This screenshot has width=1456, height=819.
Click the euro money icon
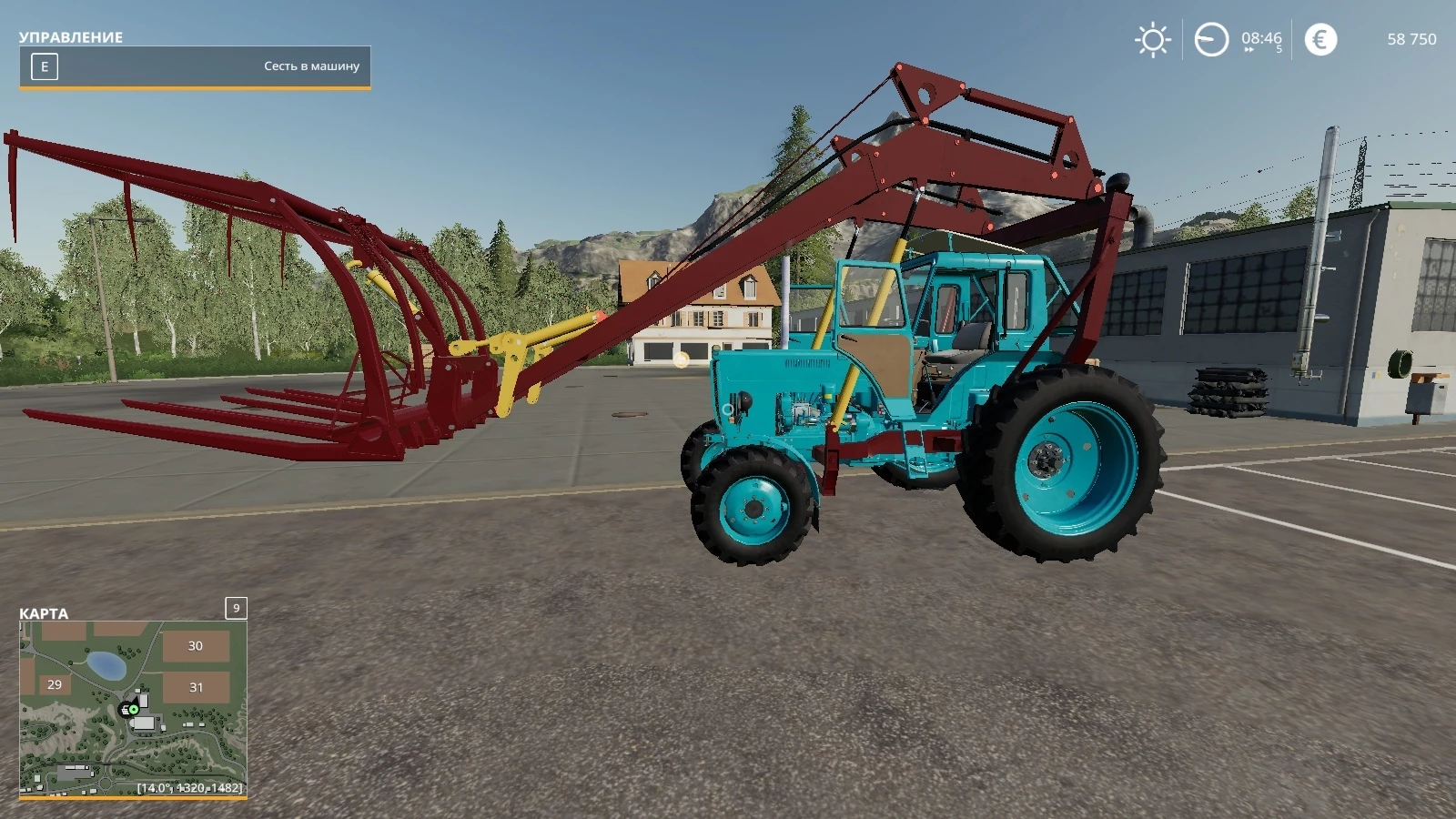point(1320,39)
